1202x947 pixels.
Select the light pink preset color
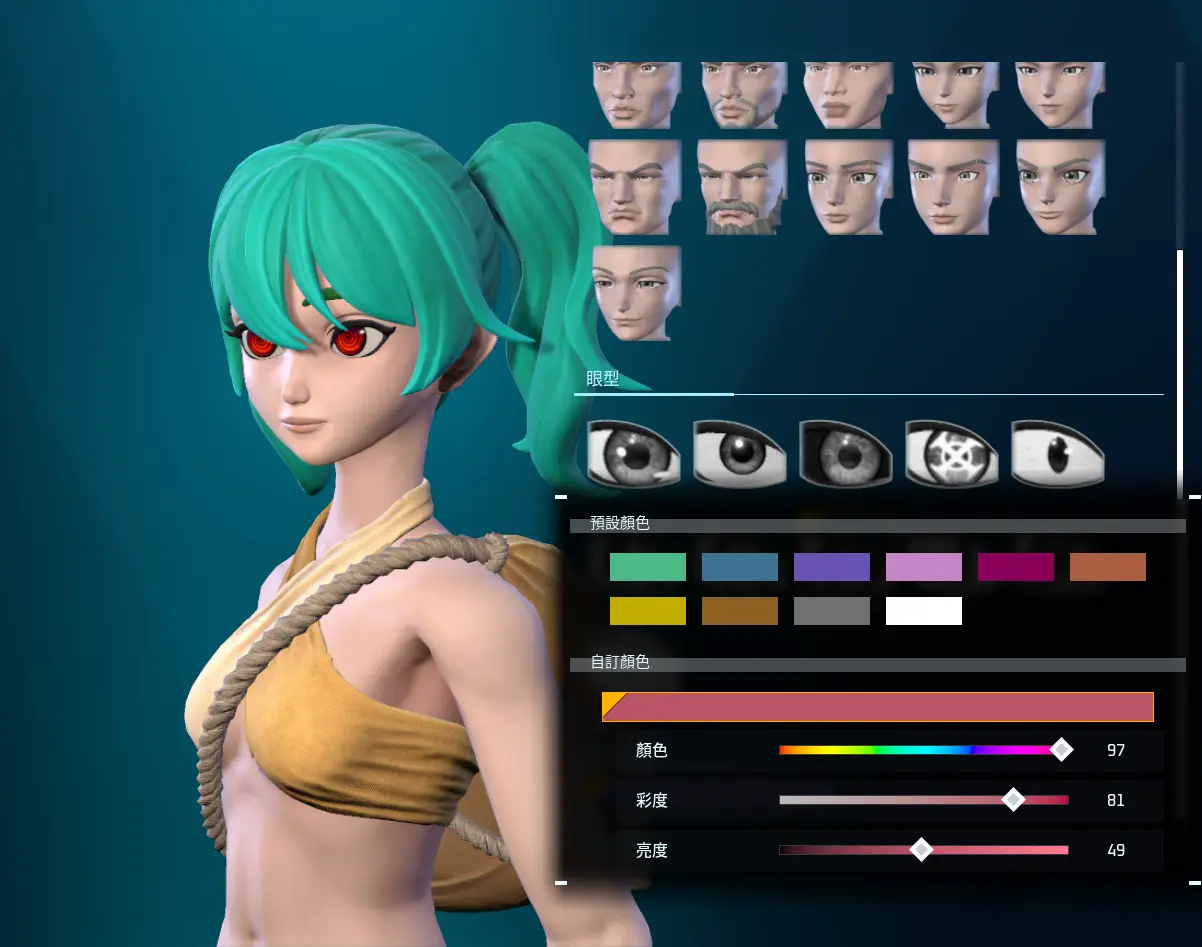923,567
